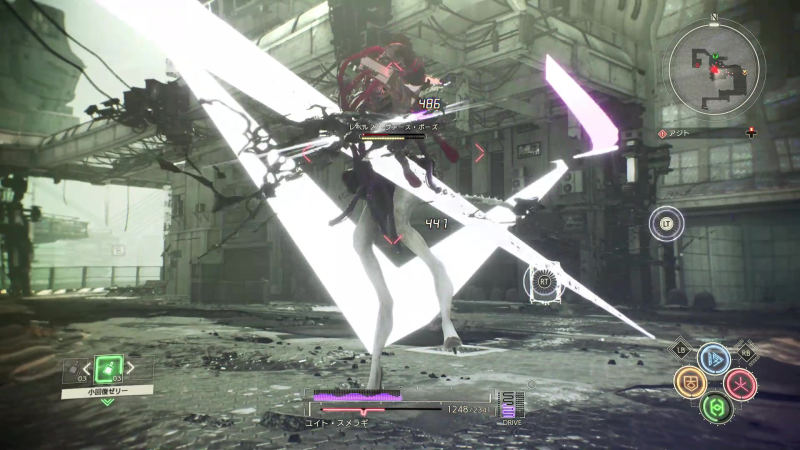Cycle to the previous item with left arrow
800x450 pixels.
(87, 368)
